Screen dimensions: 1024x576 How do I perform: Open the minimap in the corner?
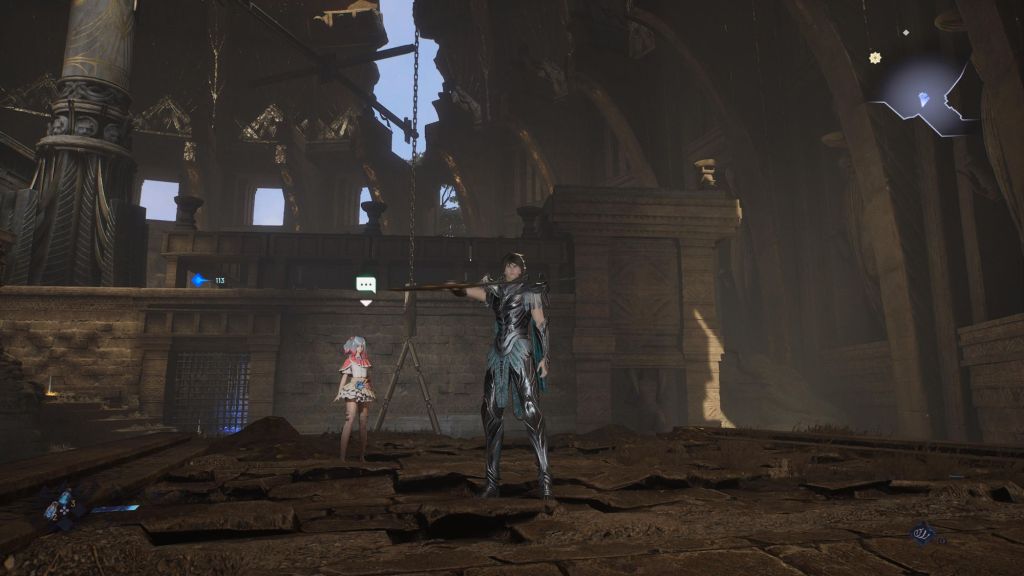[x=925, y=96]
